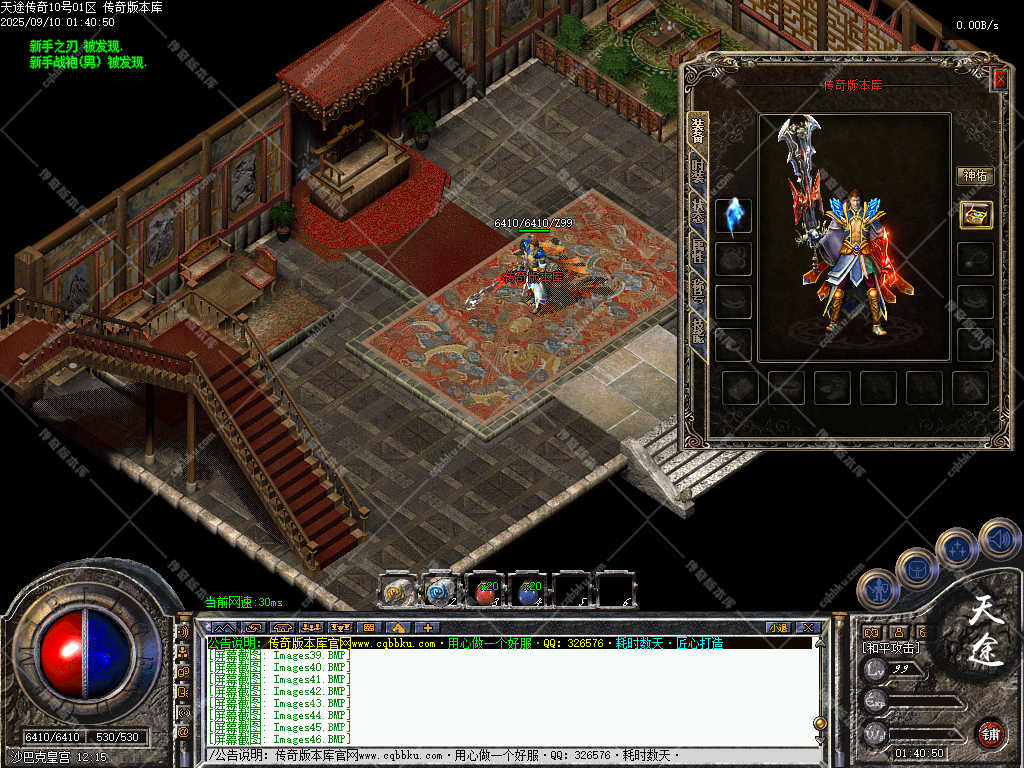Use the orange swirl scroll hotbar item

398,591
